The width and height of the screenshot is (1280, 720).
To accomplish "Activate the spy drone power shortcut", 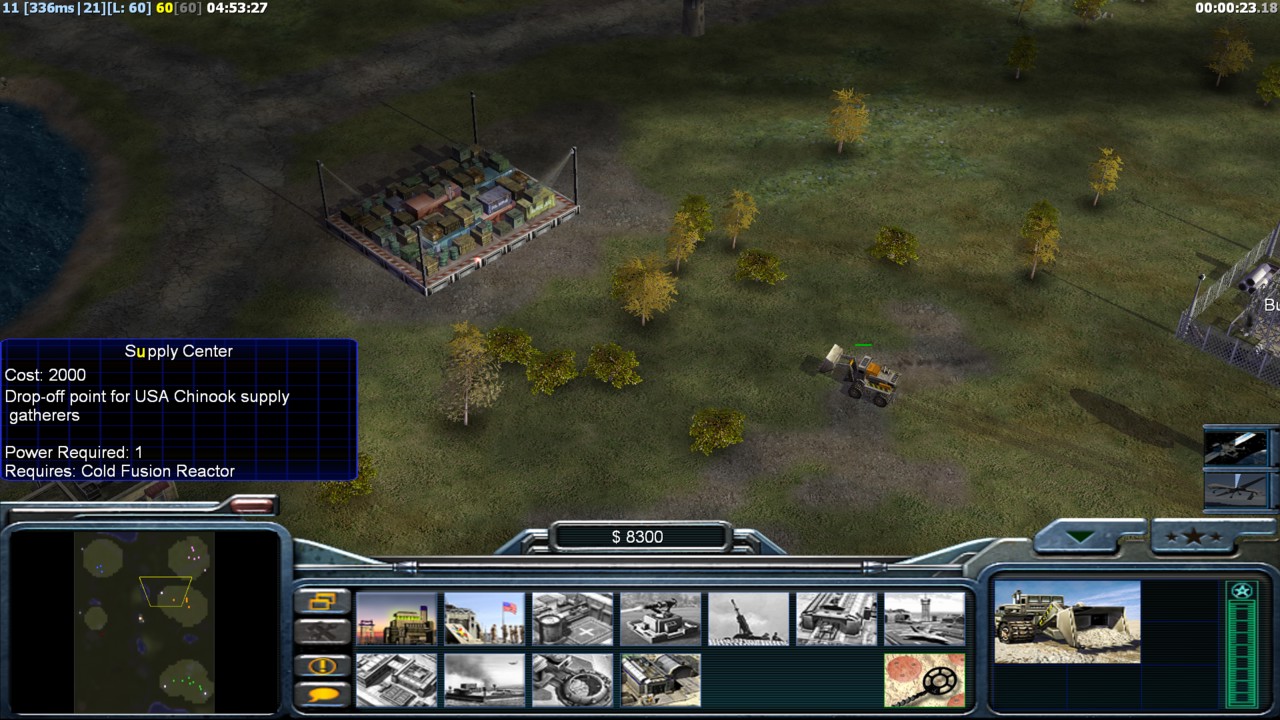I will (1238, 489).
